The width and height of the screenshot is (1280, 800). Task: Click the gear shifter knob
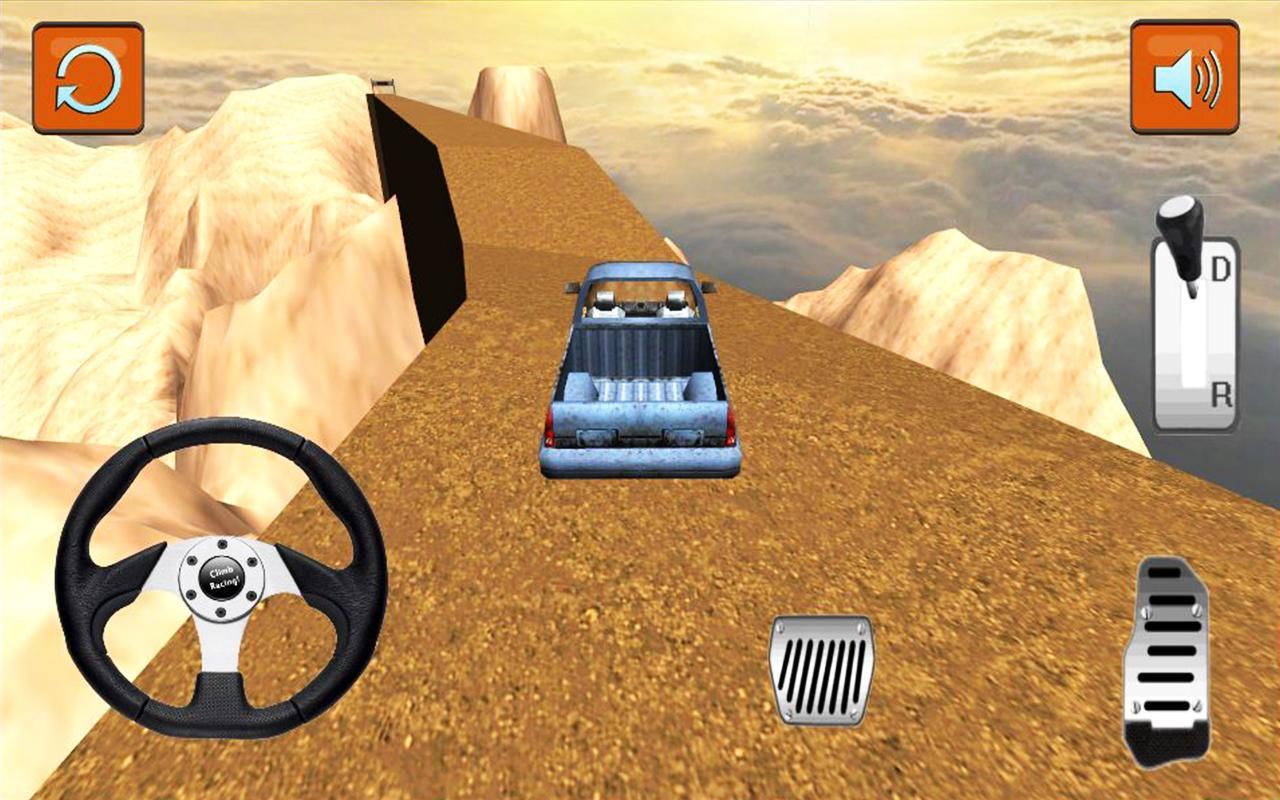tap(1180, 230)
